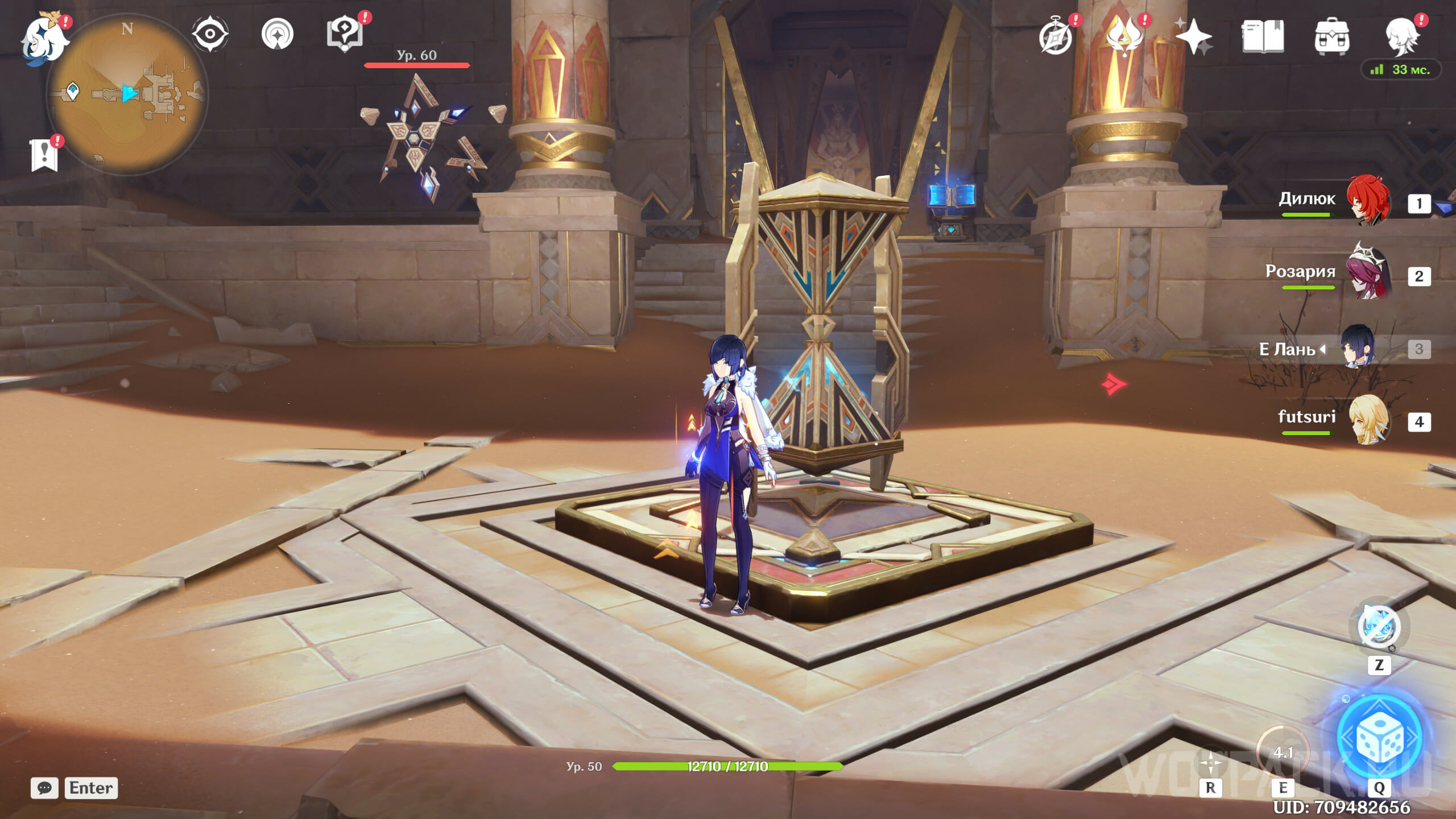Open the battle pass winged icon
The width and height of the screenshot is (1456, 819).
1124,36
